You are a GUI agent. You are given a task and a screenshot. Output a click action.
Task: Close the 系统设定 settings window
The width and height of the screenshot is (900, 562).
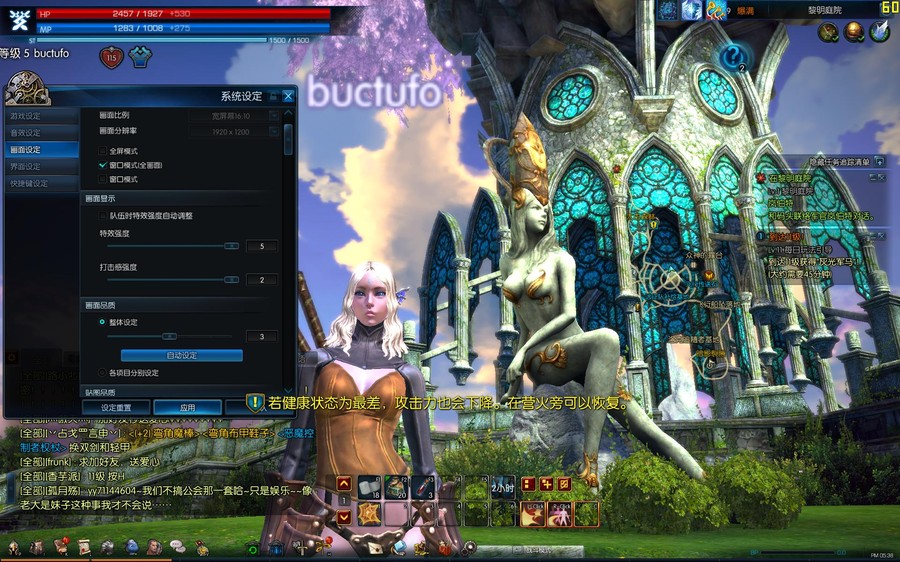point(288,96)
